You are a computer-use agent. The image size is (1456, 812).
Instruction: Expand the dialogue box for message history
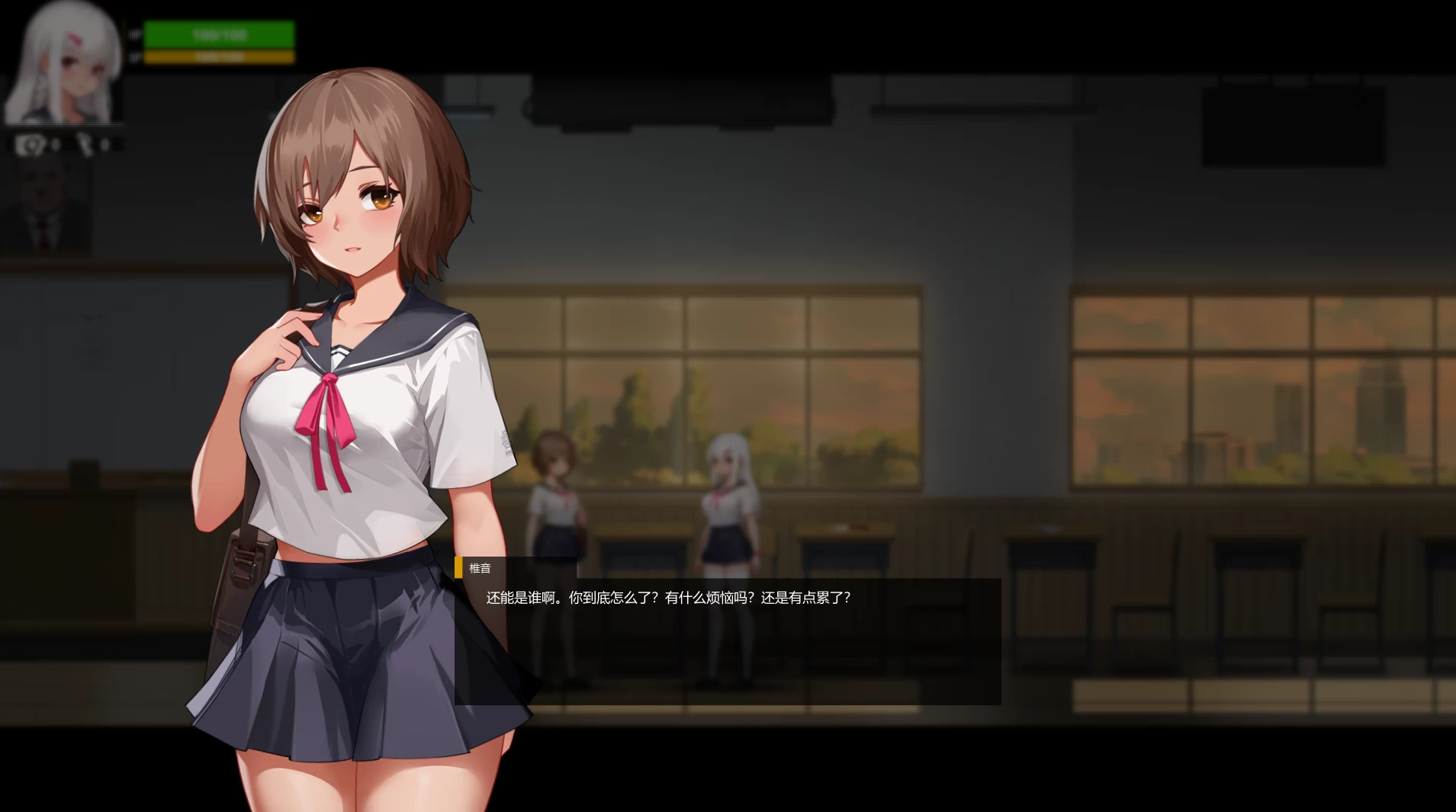pyautogui.click(x=725, y=640)
